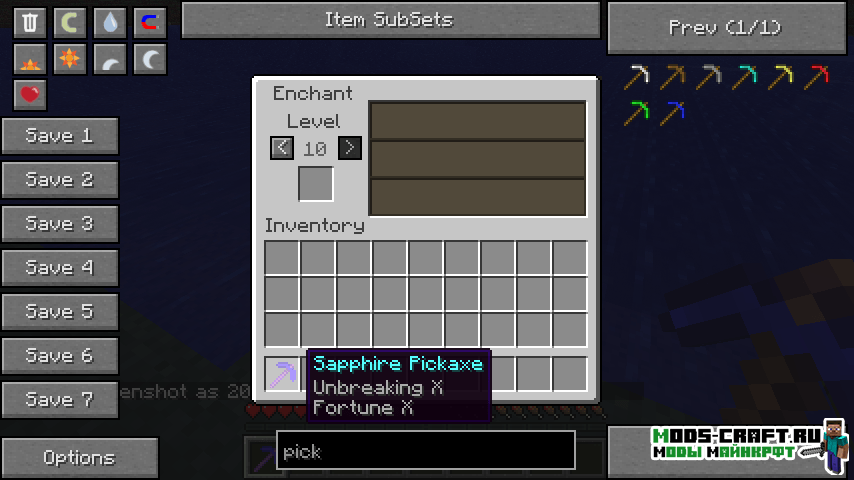
Task: Pick the red ruby pickaxe from the item panel
Action: pos(817,76)
